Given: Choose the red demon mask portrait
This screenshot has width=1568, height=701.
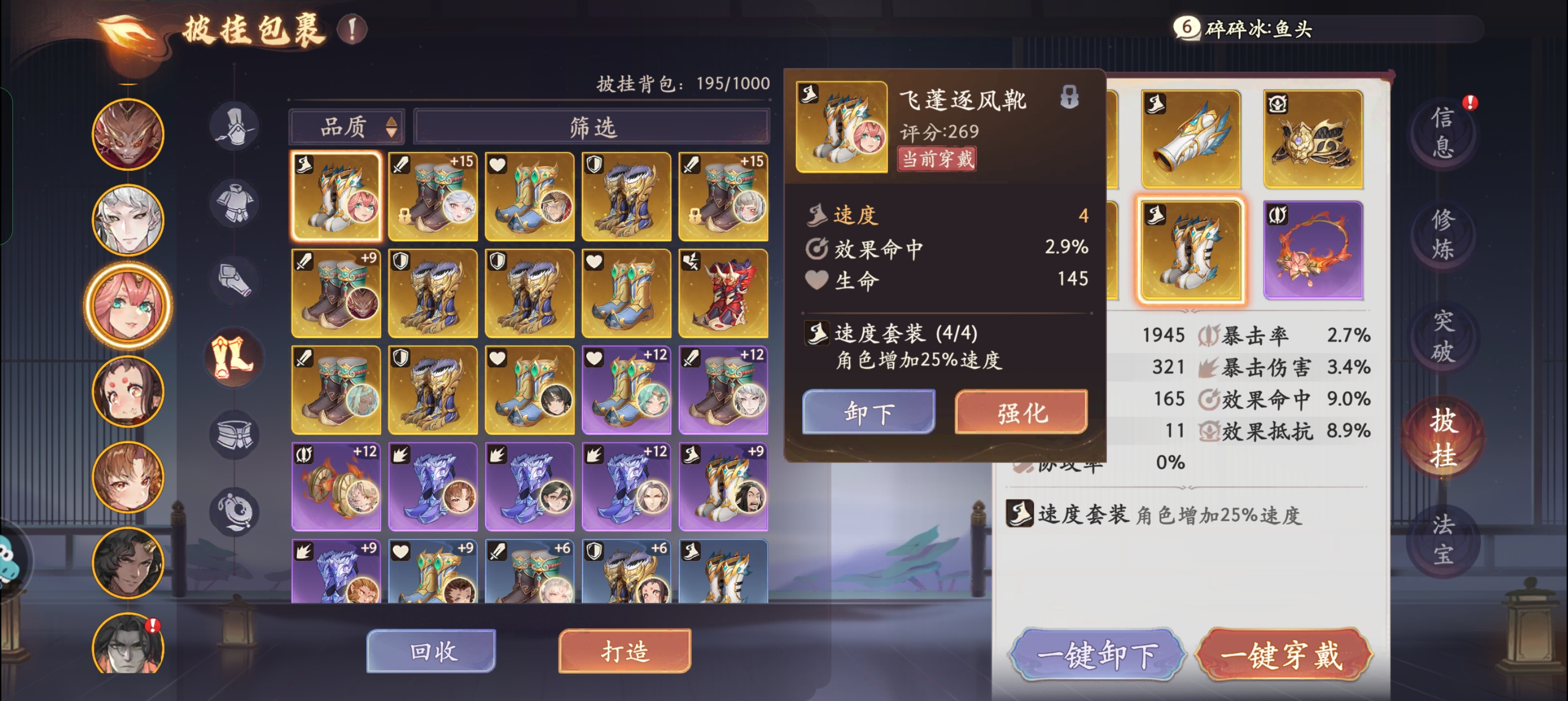Looking at the screenshot, I should 128,135.
